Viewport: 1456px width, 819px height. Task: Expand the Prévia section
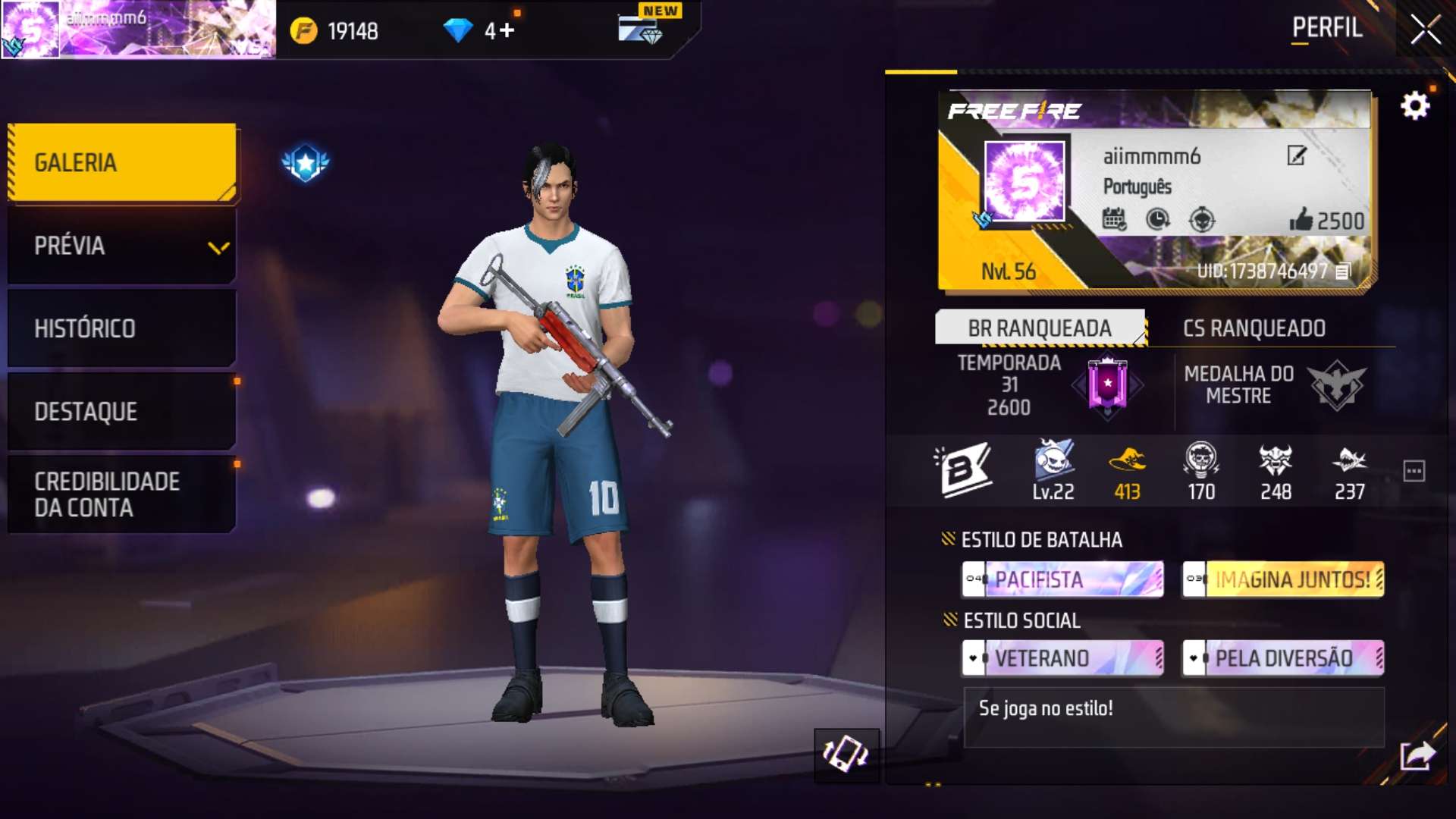pyautogui.click(x=122, y=246)
